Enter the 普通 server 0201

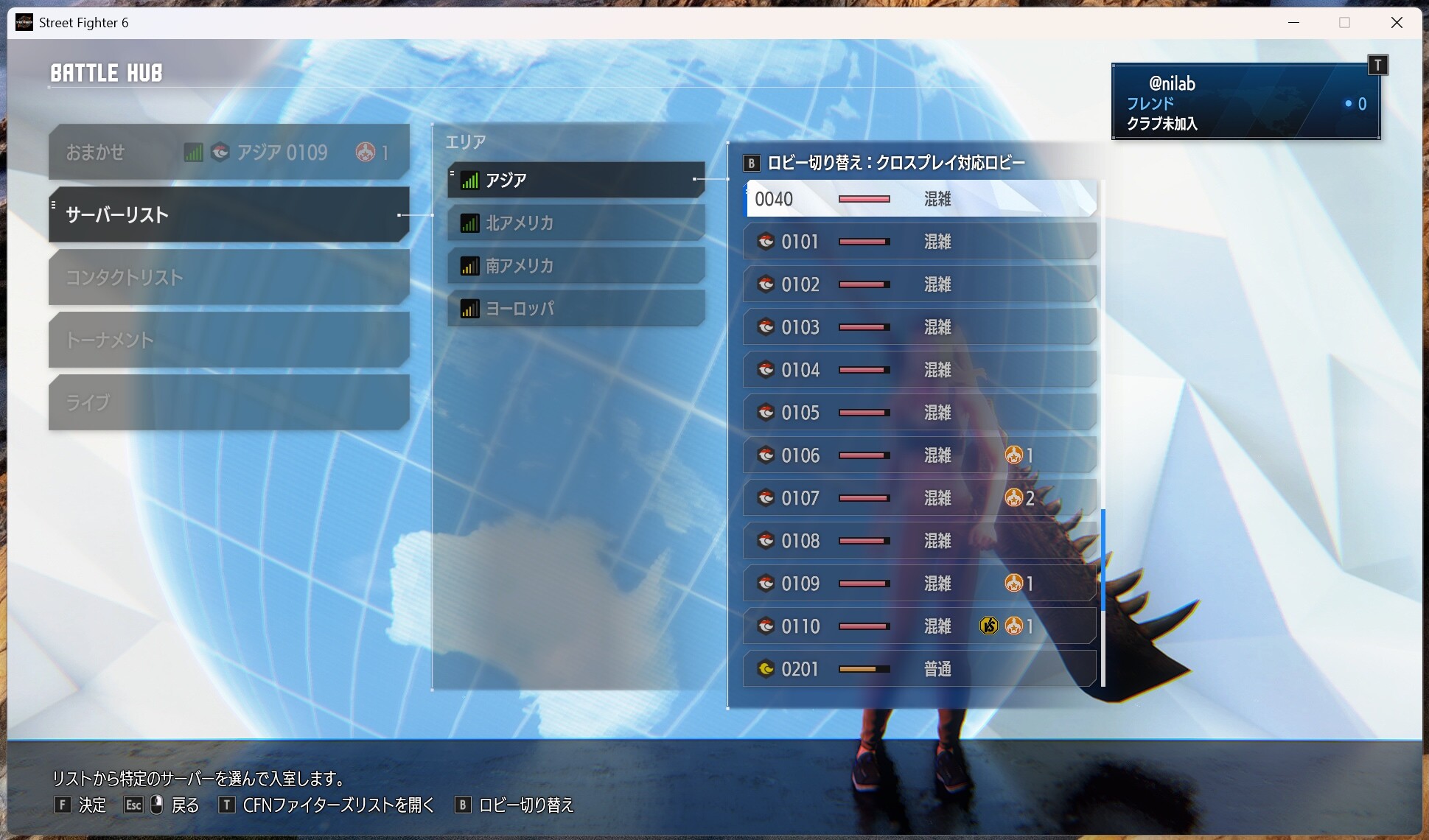pos(920,669)
